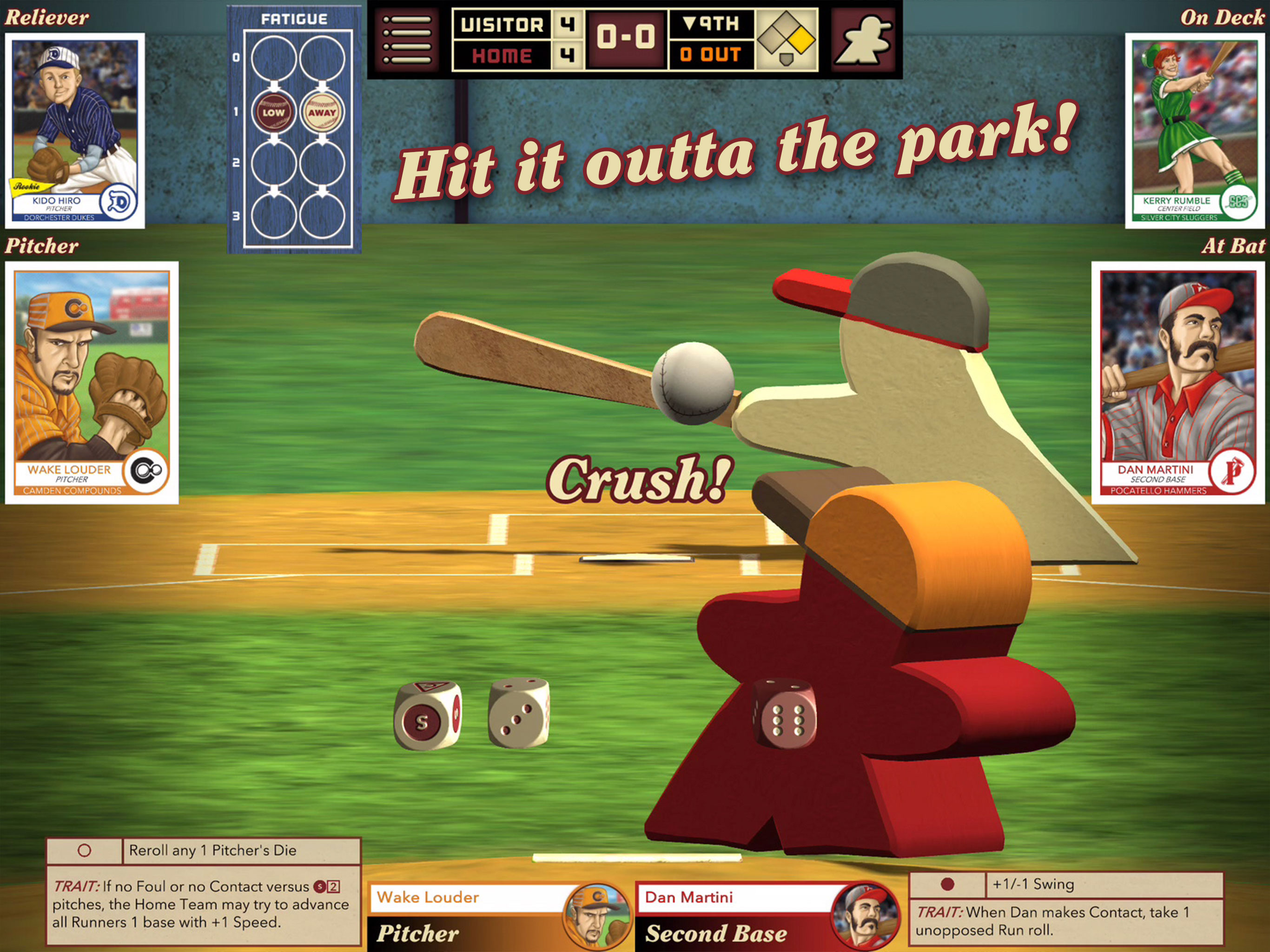This screenshot has width=1270, height=952.
Task: Activate the +1/-1 Swing ability
Action: pyautogui.click(x=1066, y=884)
